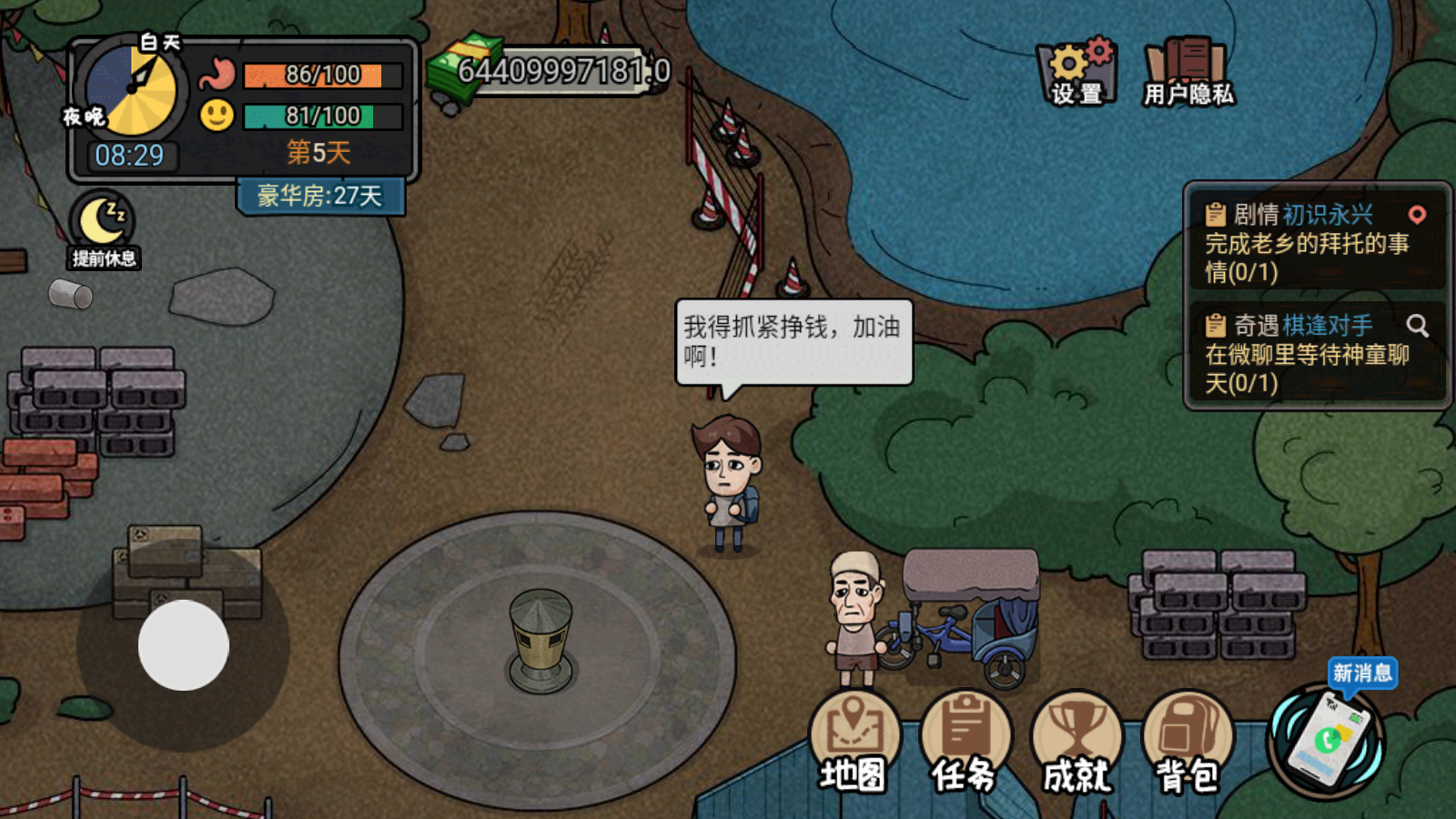The image size is (1456, 819).
Task: View the 成就 achievements trophy
Action: 1077,728
